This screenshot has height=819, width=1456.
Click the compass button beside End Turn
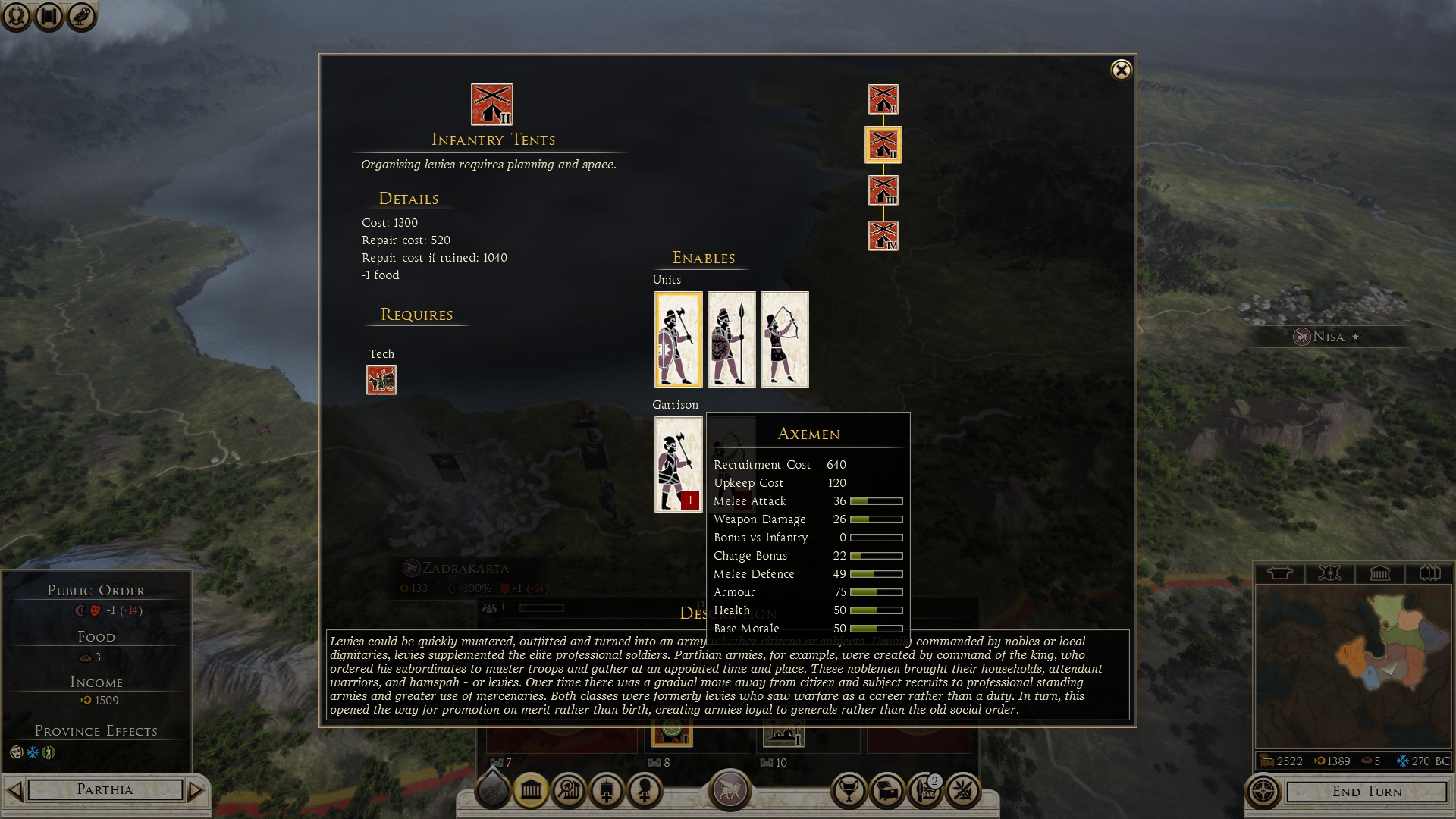tap(1263, 792)
